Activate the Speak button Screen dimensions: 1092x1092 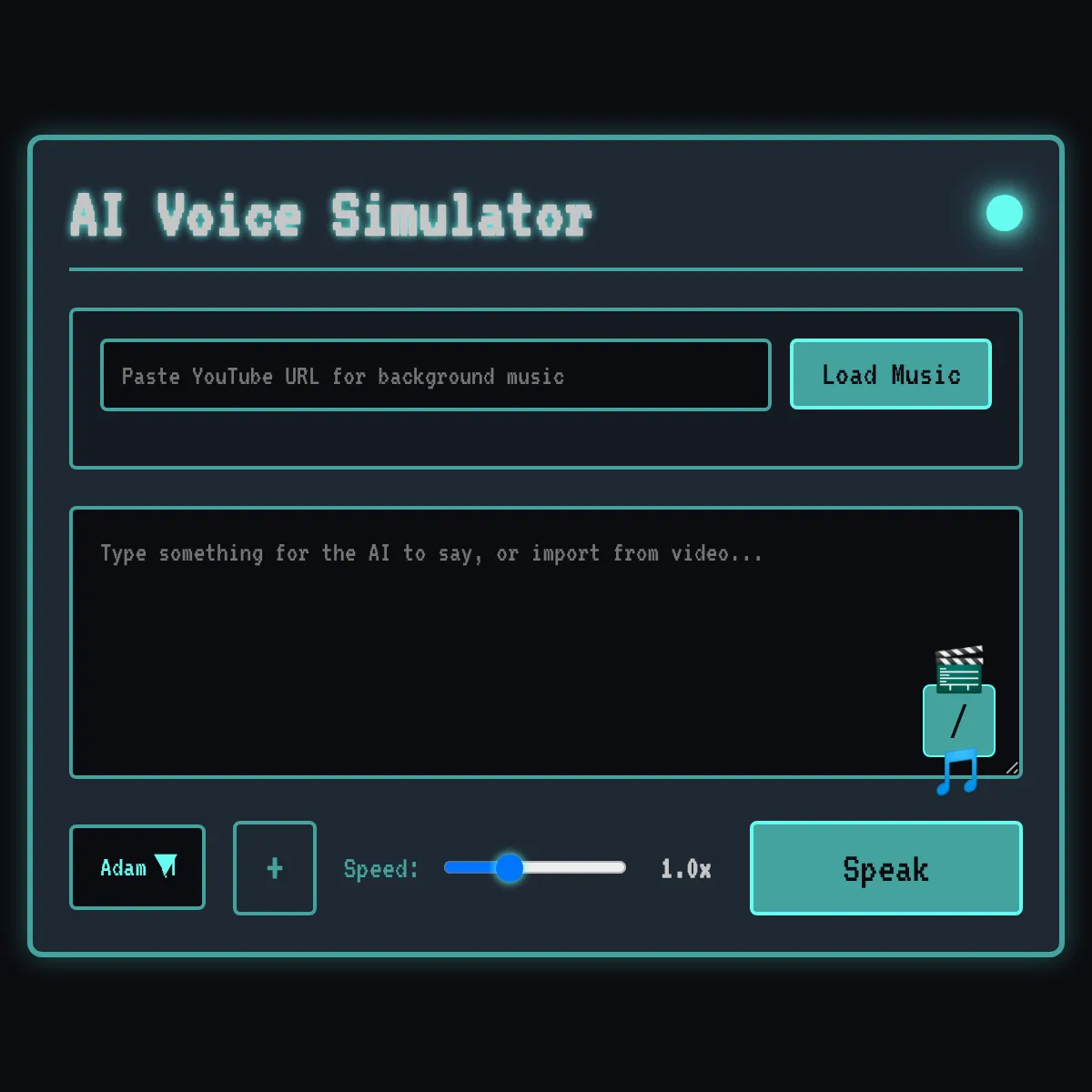pos(885,868)
